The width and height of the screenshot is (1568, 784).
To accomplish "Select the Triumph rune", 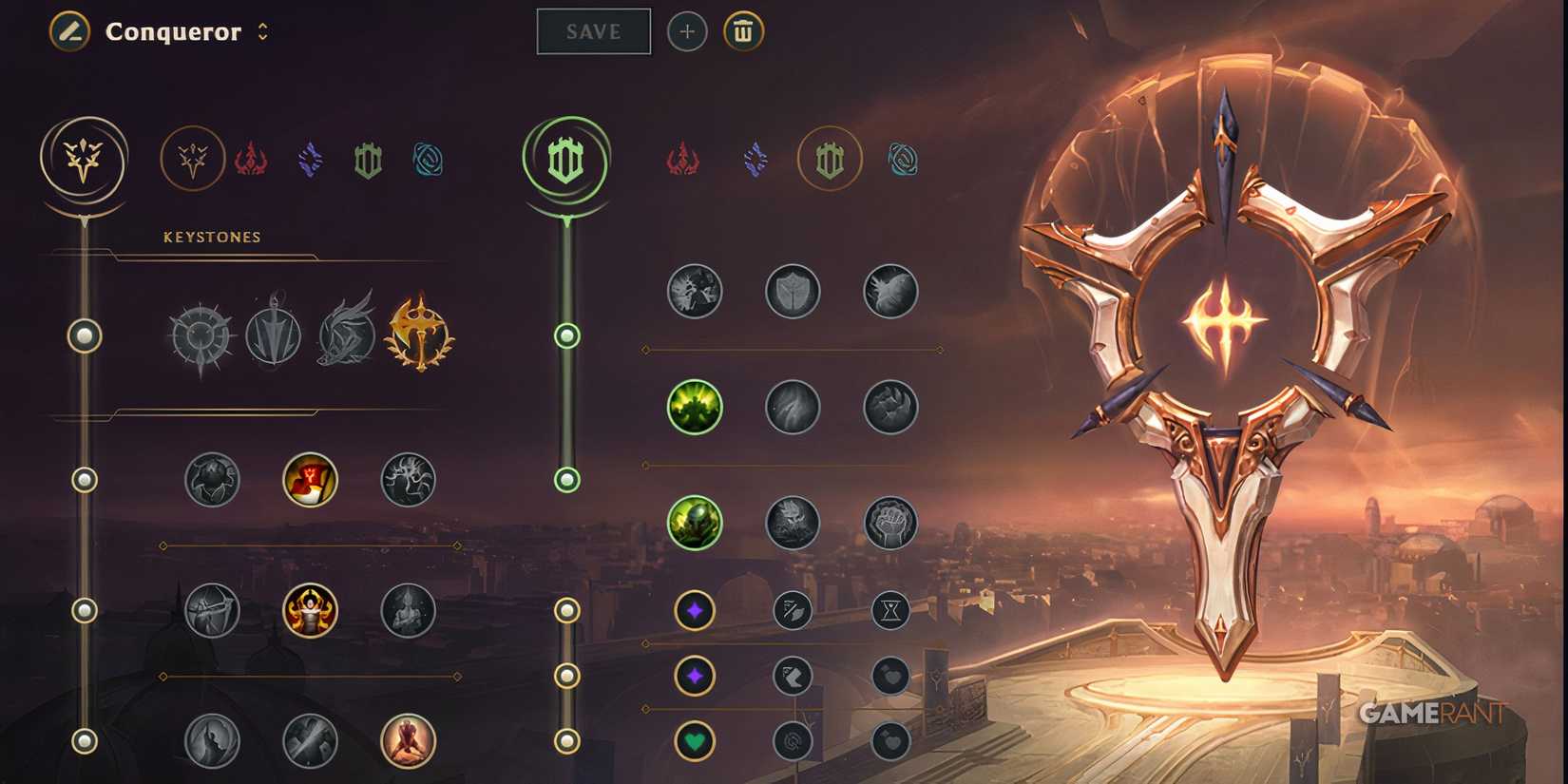I will click(x=310, y=480).
